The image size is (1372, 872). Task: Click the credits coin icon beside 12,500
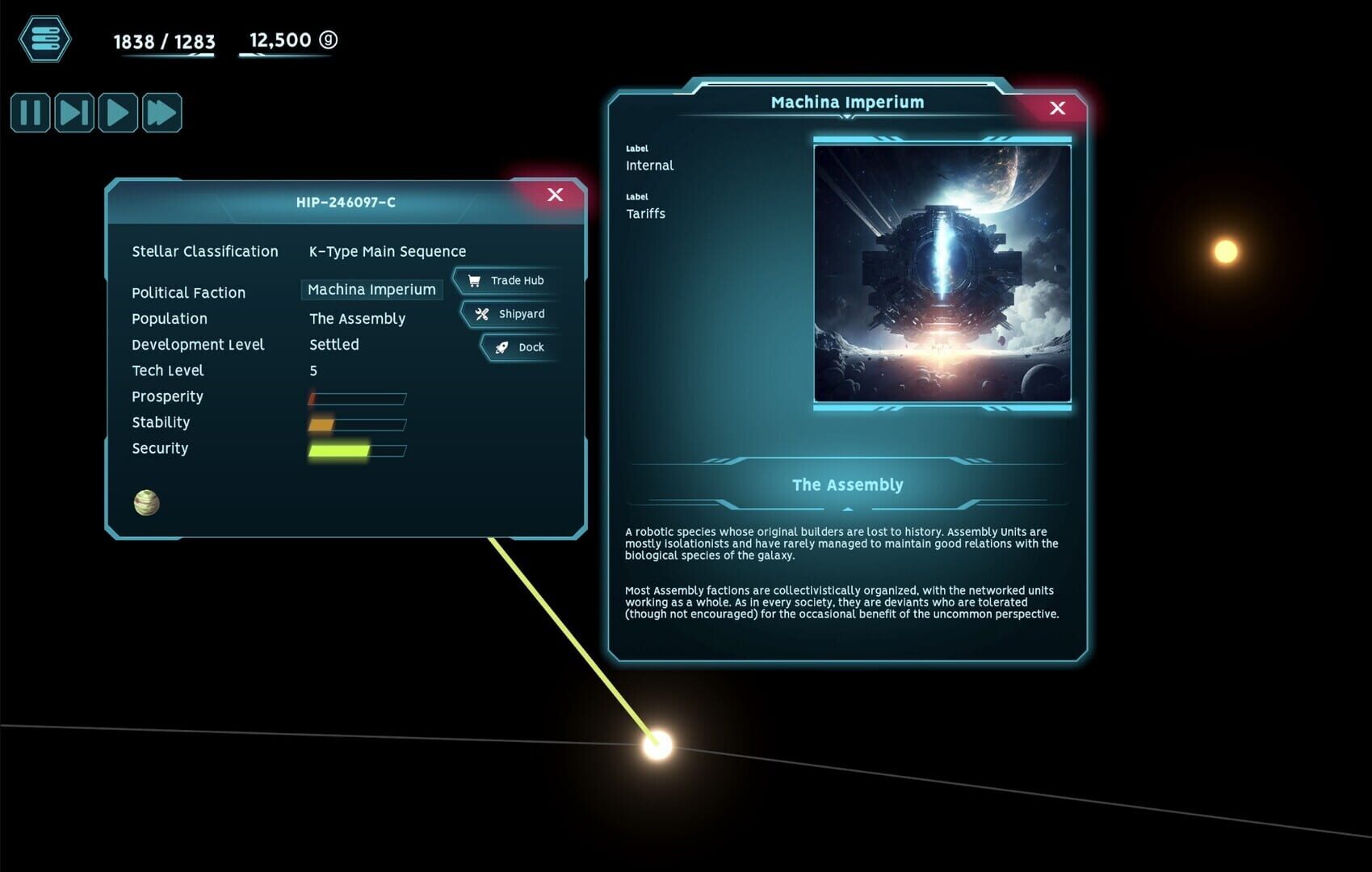[x=327, y=40]
